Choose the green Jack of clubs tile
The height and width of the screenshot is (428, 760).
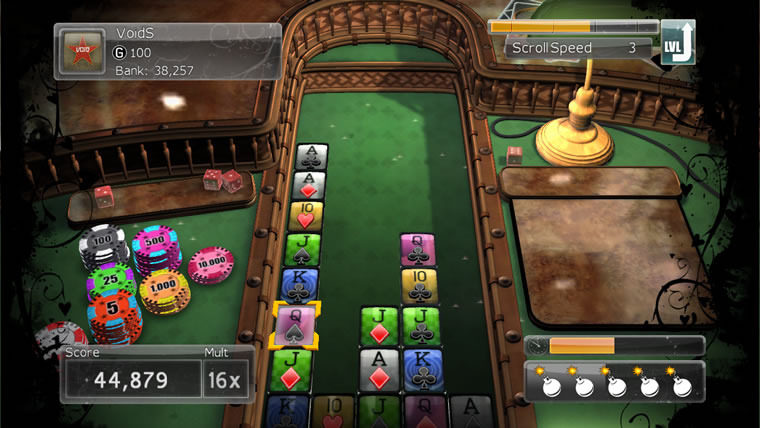[x=421, y=326]
